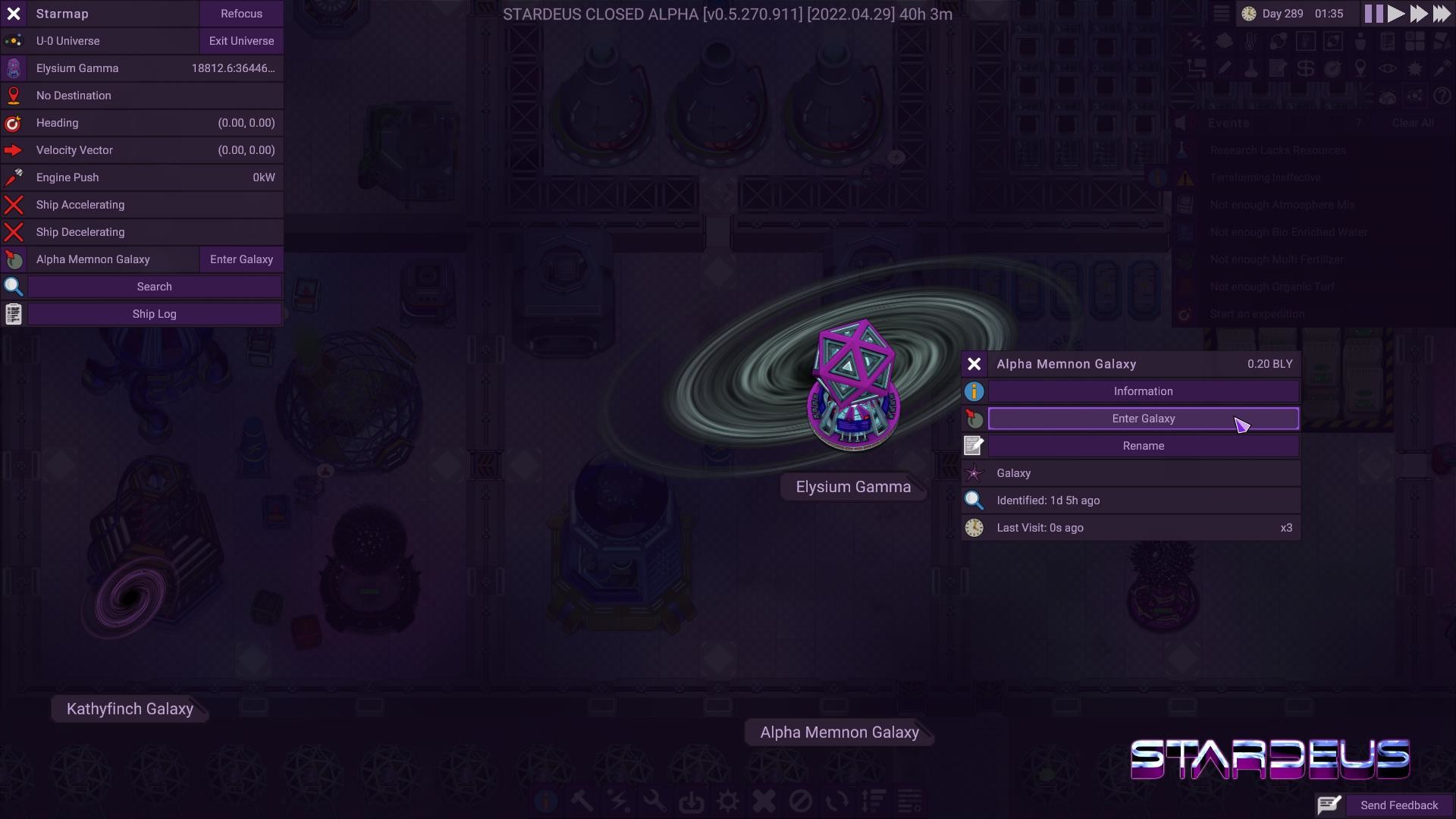The height and width of the screenshot is (819, 1456).
Task: Click the gear settings icon in the bottom toolbar
Action: [x=729, y=801]
